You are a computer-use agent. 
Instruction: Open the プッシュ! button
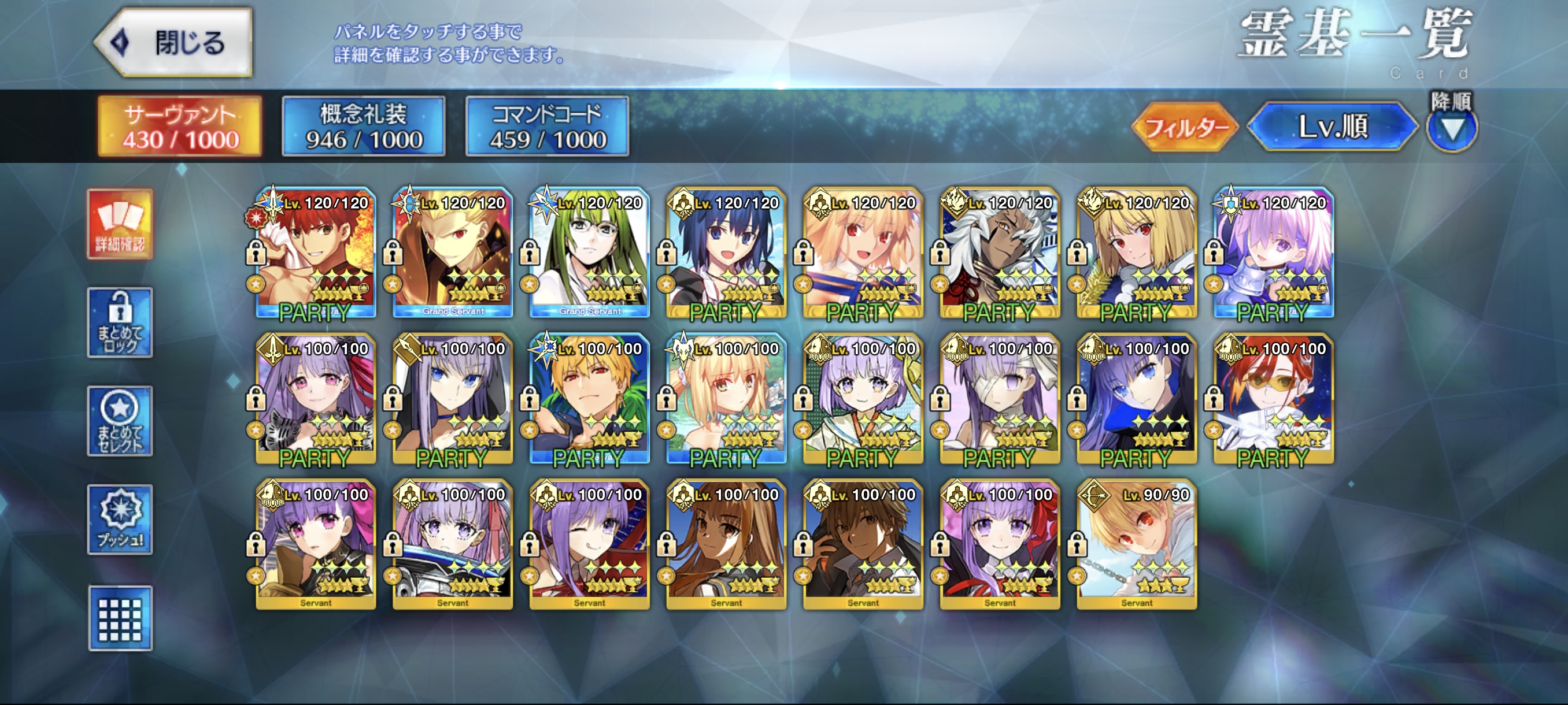coord(120,519)
